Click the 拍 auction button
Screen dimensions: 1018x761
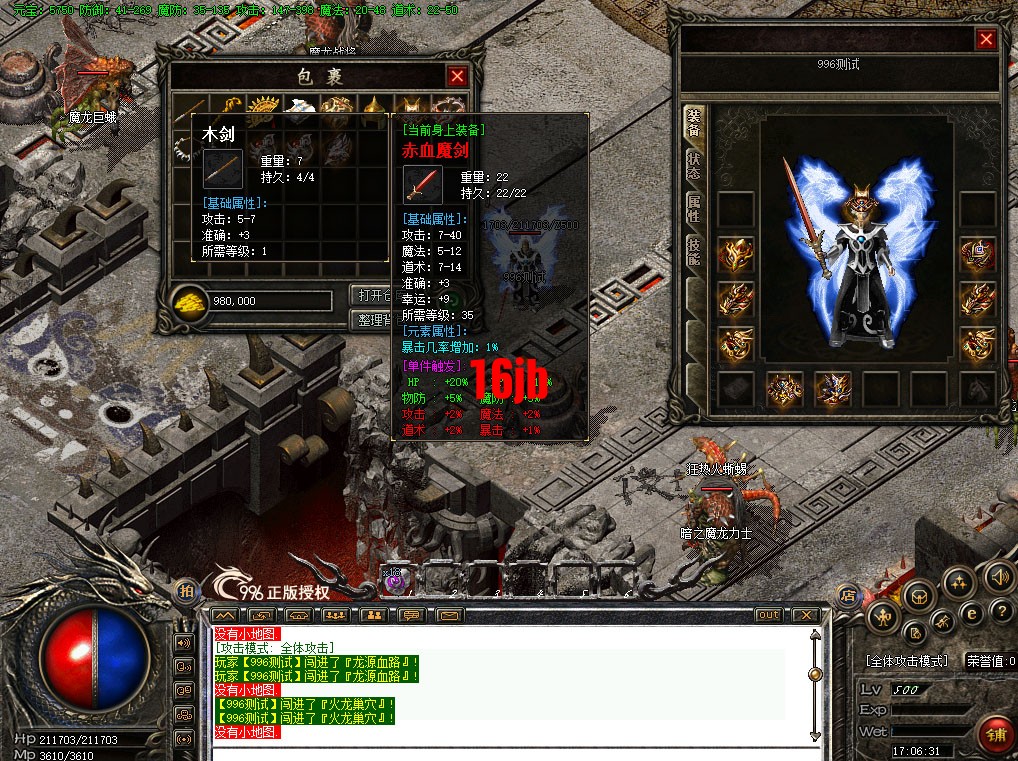pyautogui.click(x=185, y=591)
